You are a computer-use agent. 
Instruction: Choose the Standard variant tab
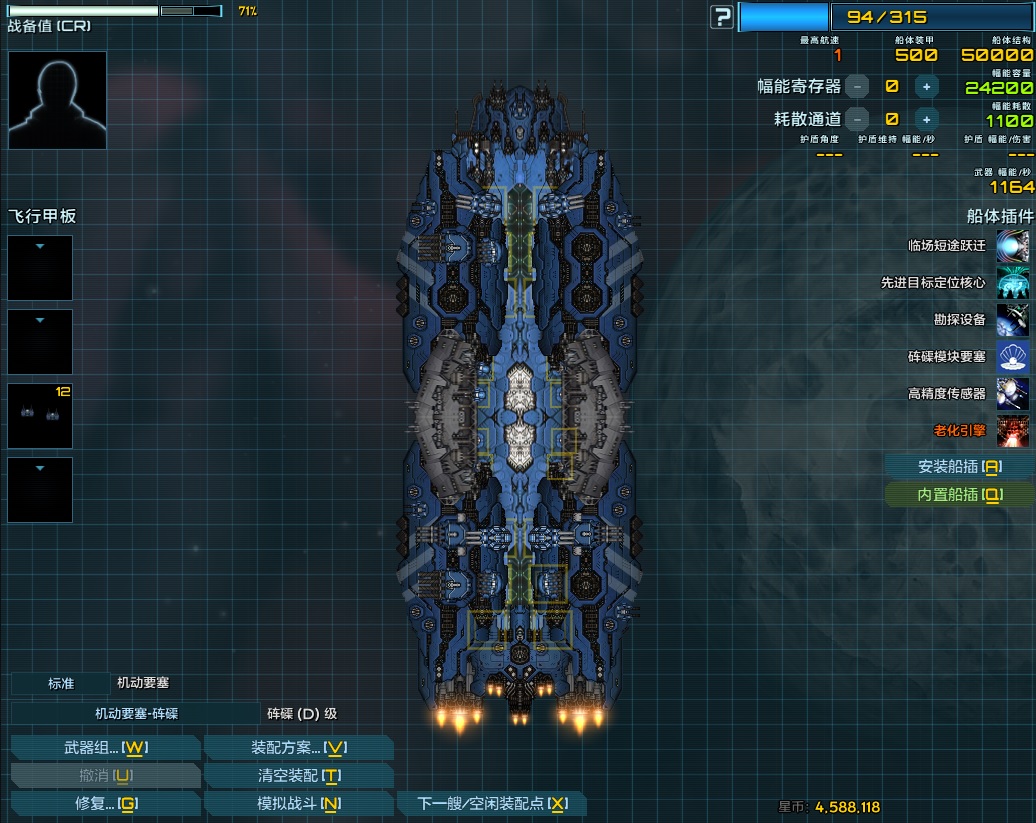(60, 684)
